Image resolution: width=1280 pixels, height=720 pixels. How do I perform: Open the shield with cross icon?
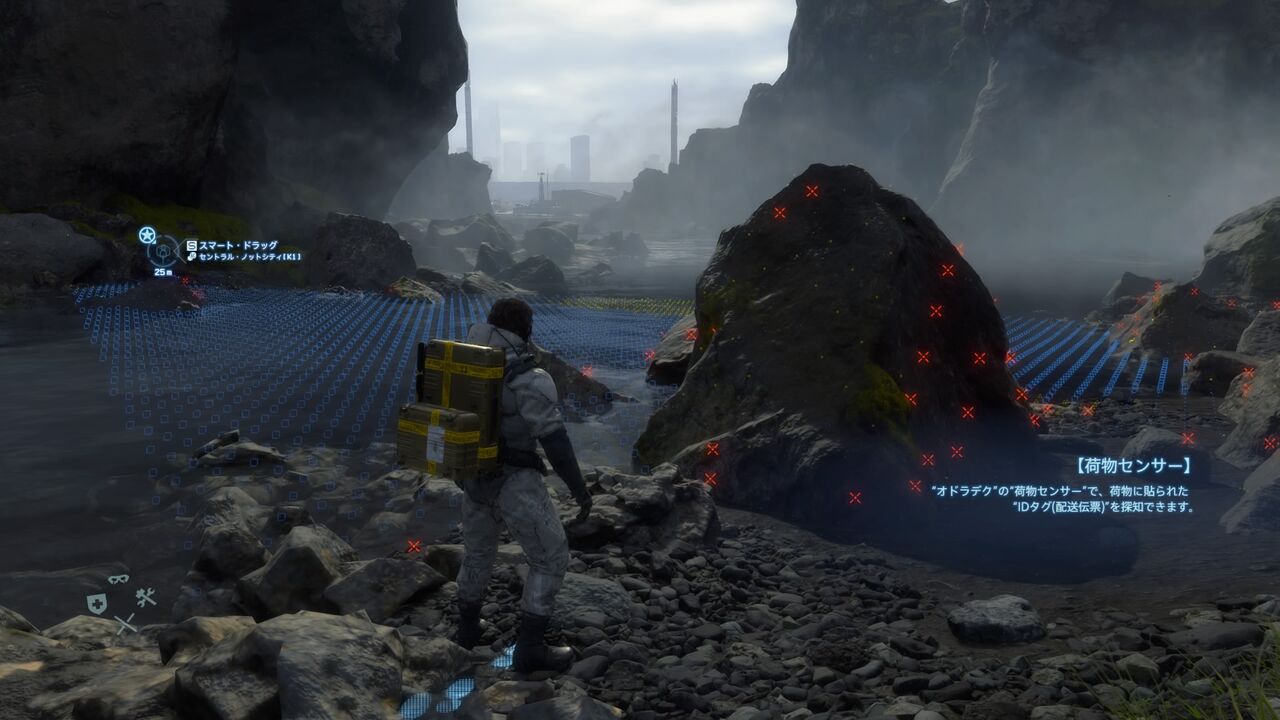click(96, 603)
